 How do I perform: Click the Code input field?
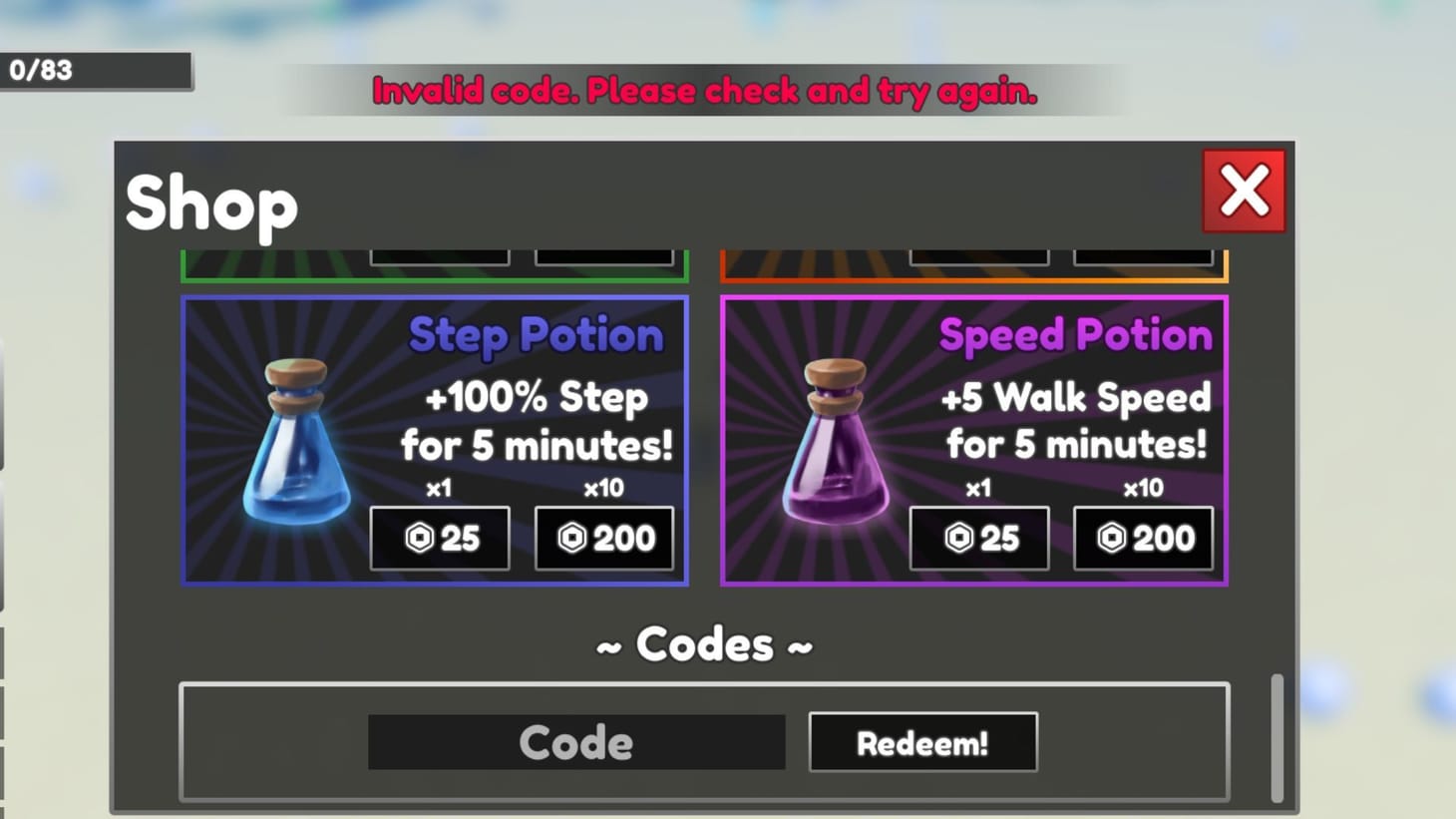click(576, 741)
